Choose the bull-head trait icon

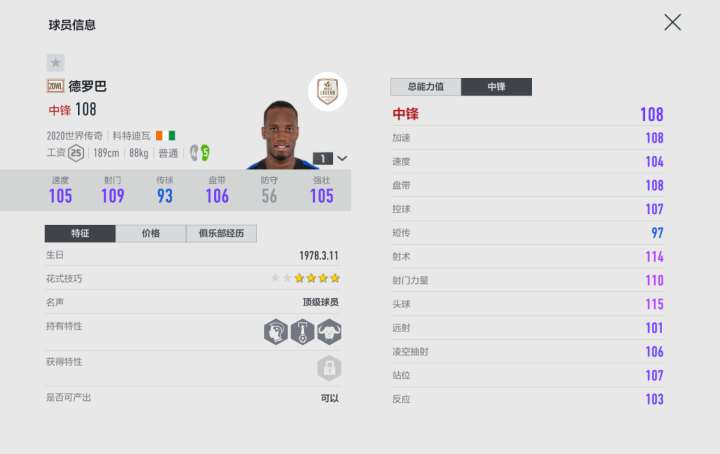pyautogui.click(x=329, y=332)
